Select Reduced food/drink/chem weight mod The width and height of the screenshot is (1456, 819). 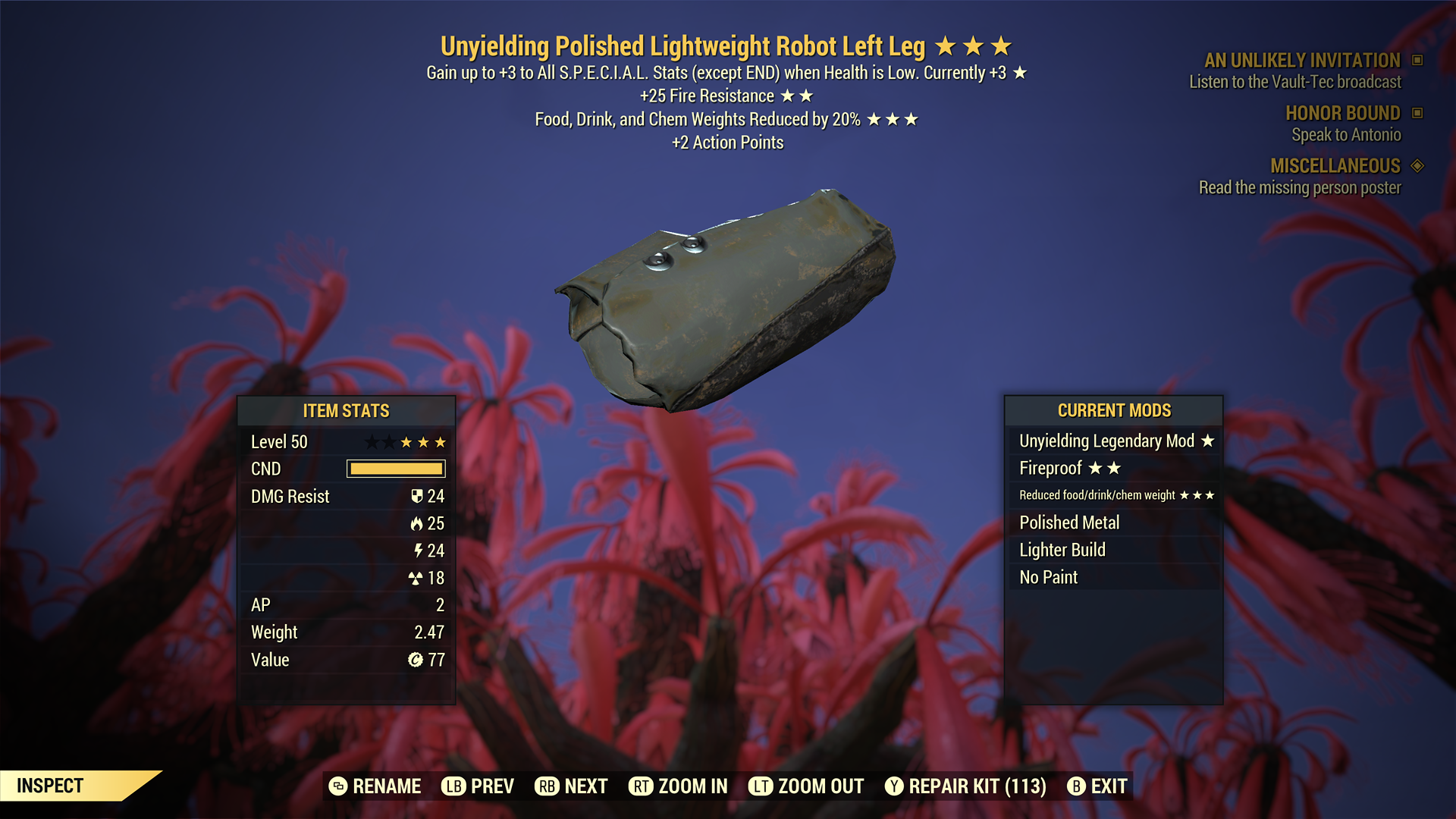1113,495
